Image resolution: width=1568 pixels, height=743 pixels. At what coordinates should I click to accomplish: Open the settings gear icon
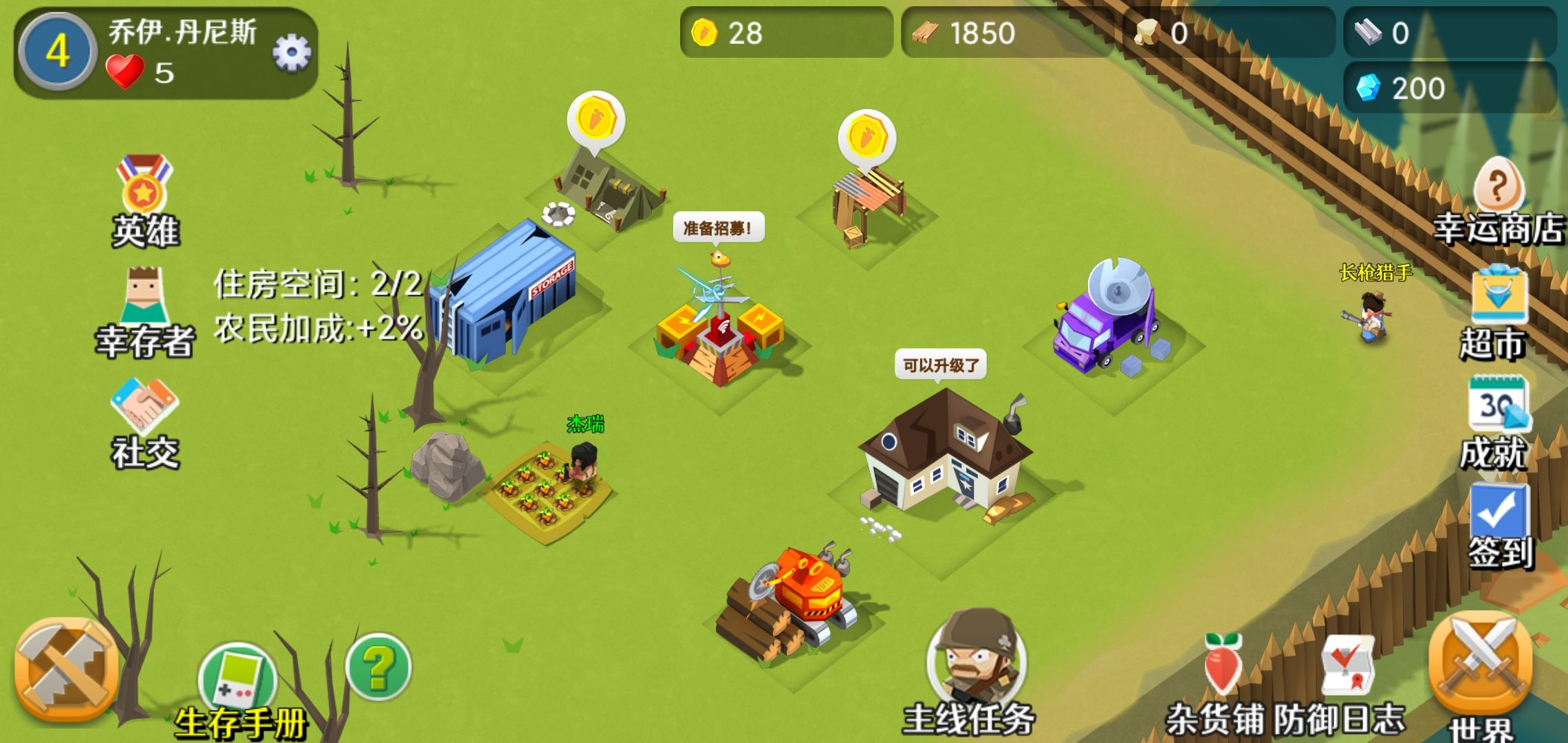pos(292,52)
